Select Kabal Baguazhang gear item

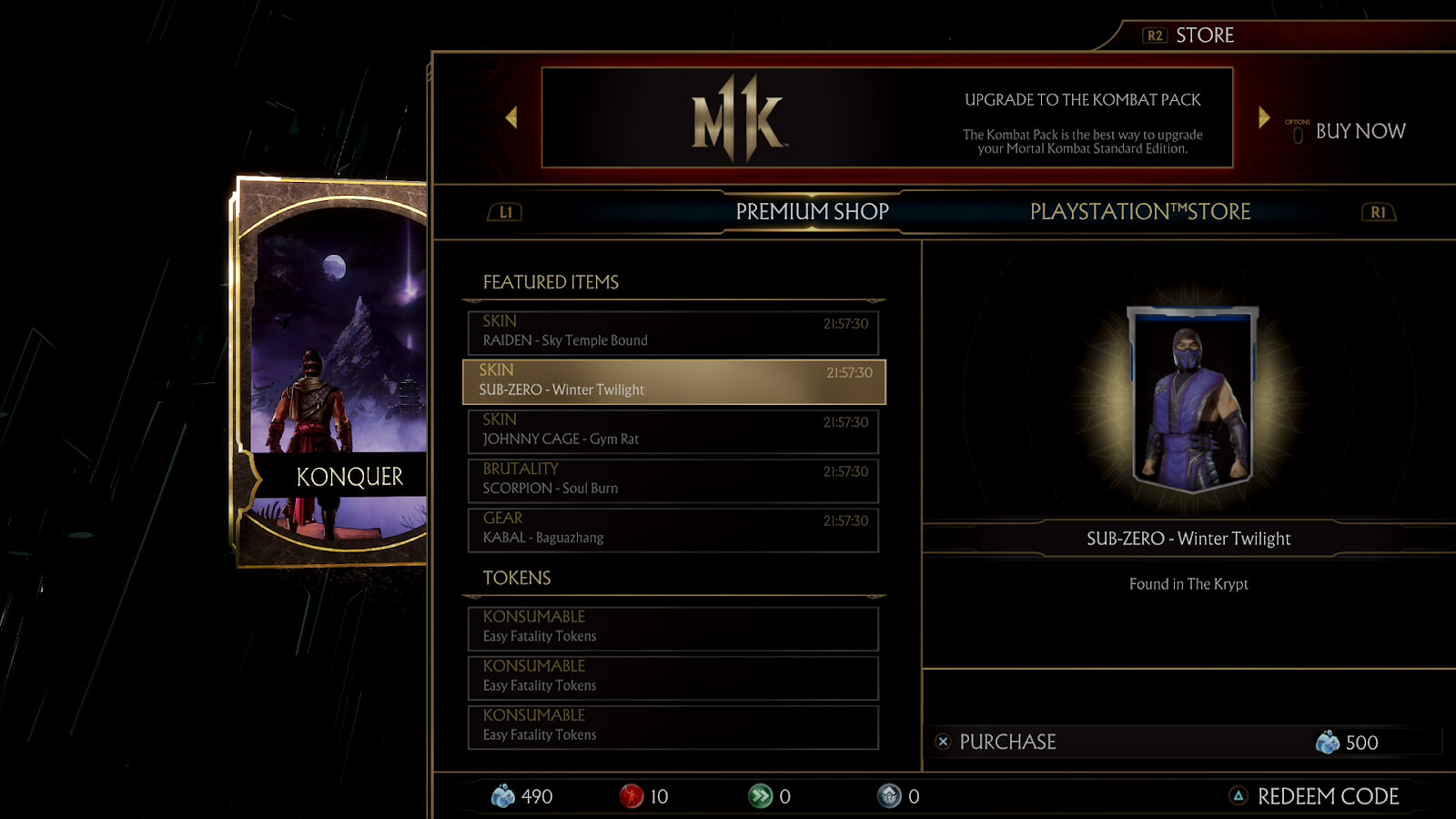point(672,529)
